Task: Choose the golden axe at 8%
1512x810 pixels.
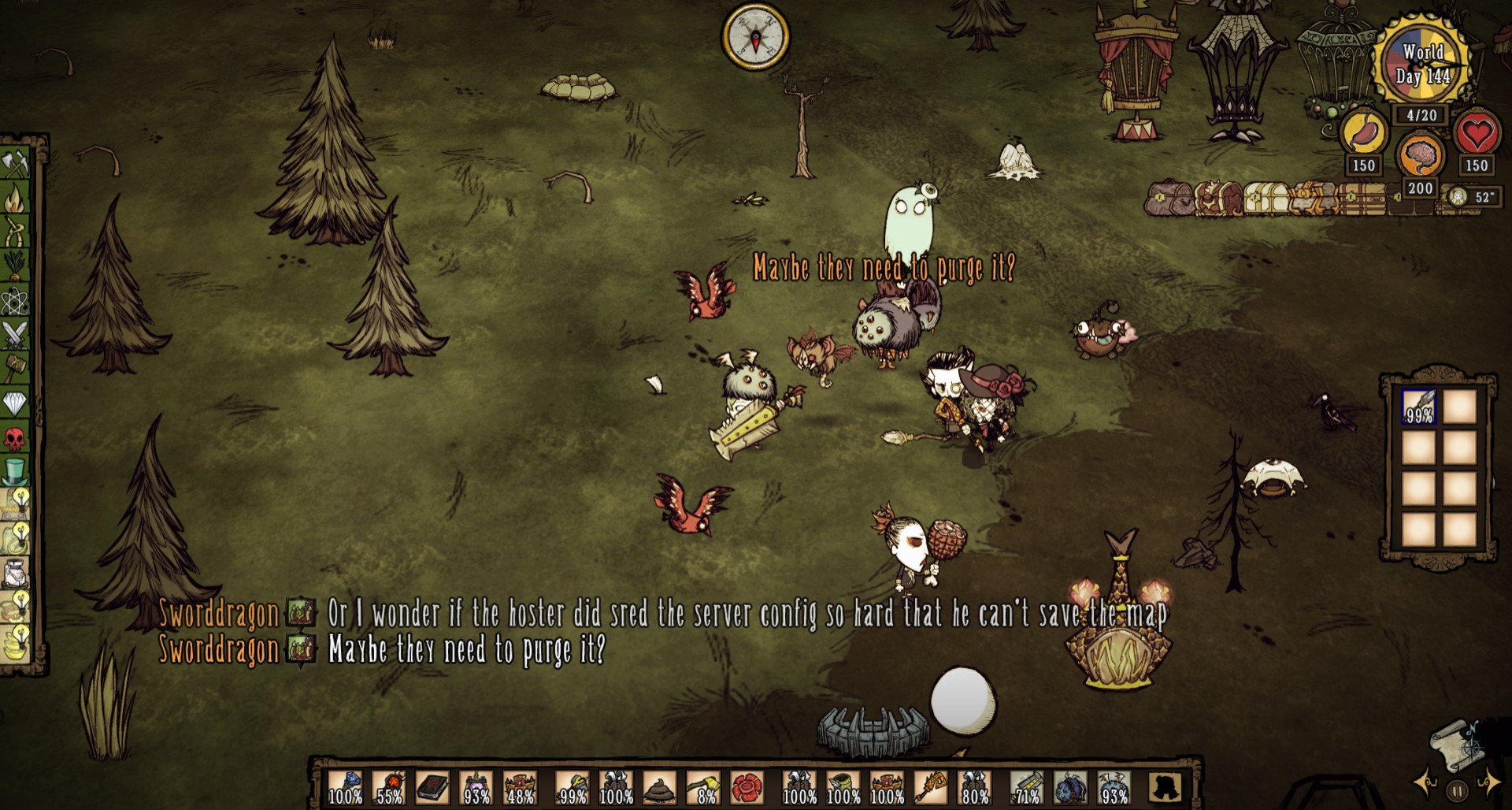Action: pos(703,786)
